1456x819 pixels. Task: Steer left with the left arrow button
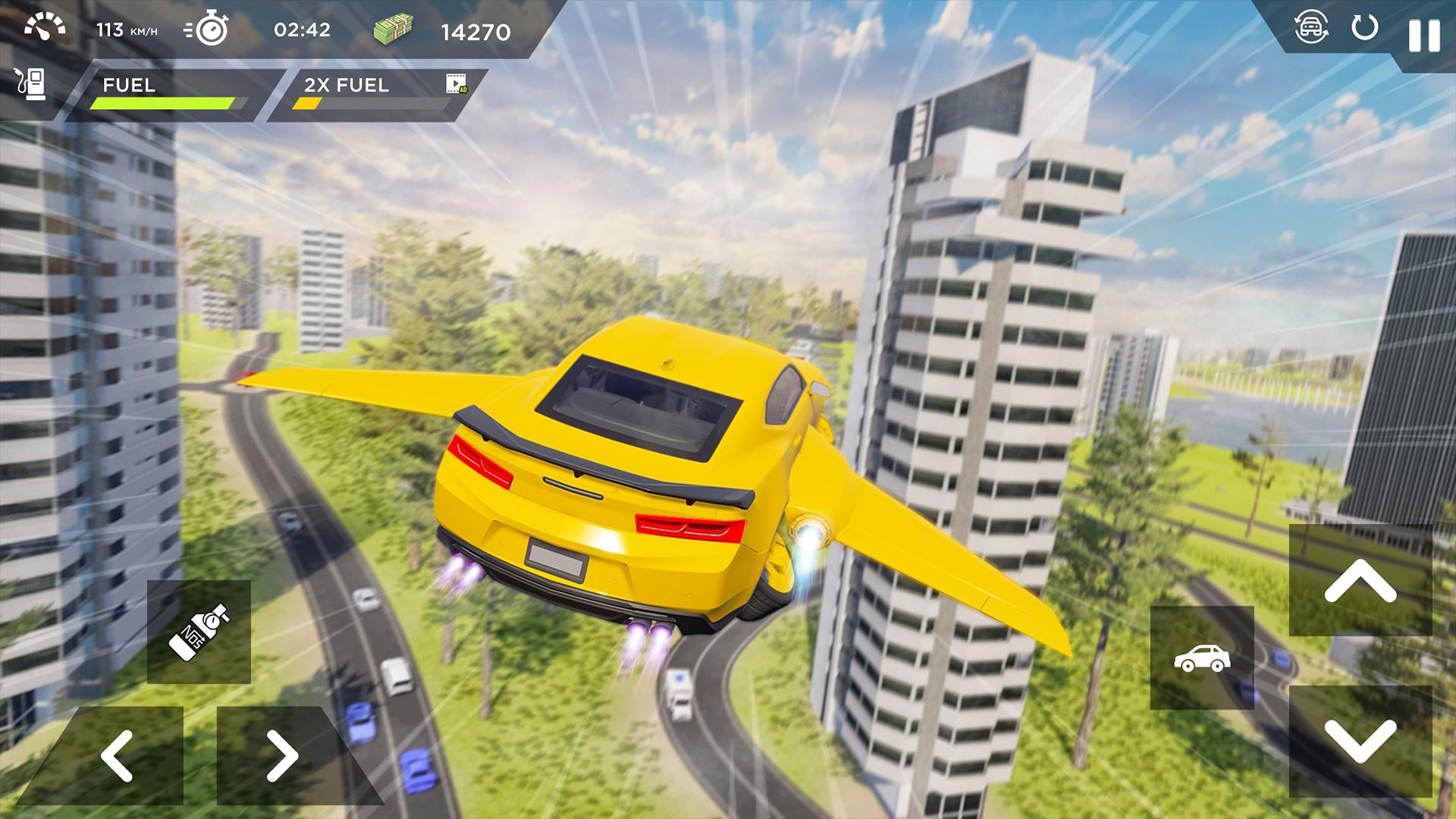pos(118,755)
